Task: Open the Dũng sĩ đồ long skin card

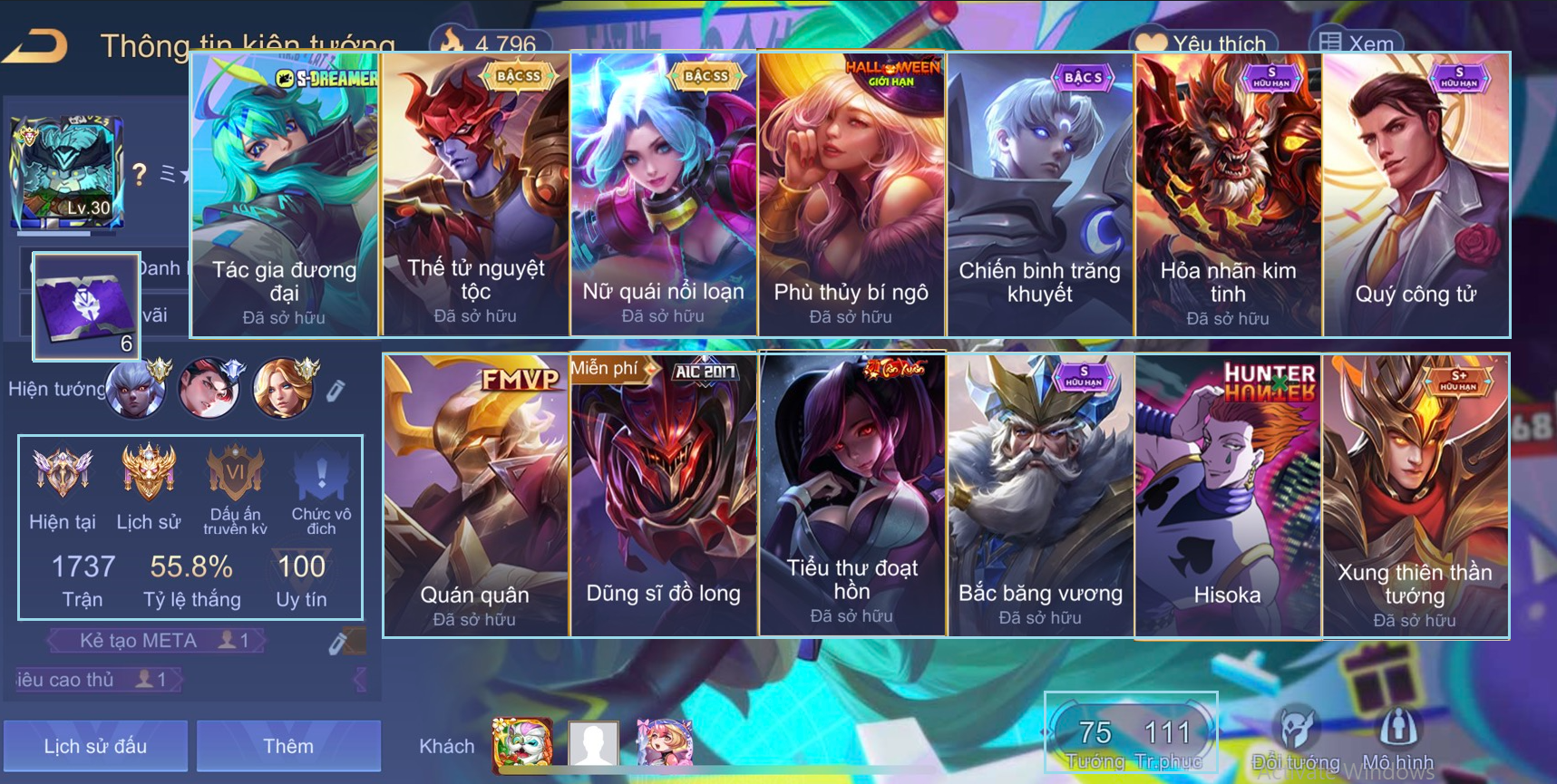Action: click(x=664, y=495)
